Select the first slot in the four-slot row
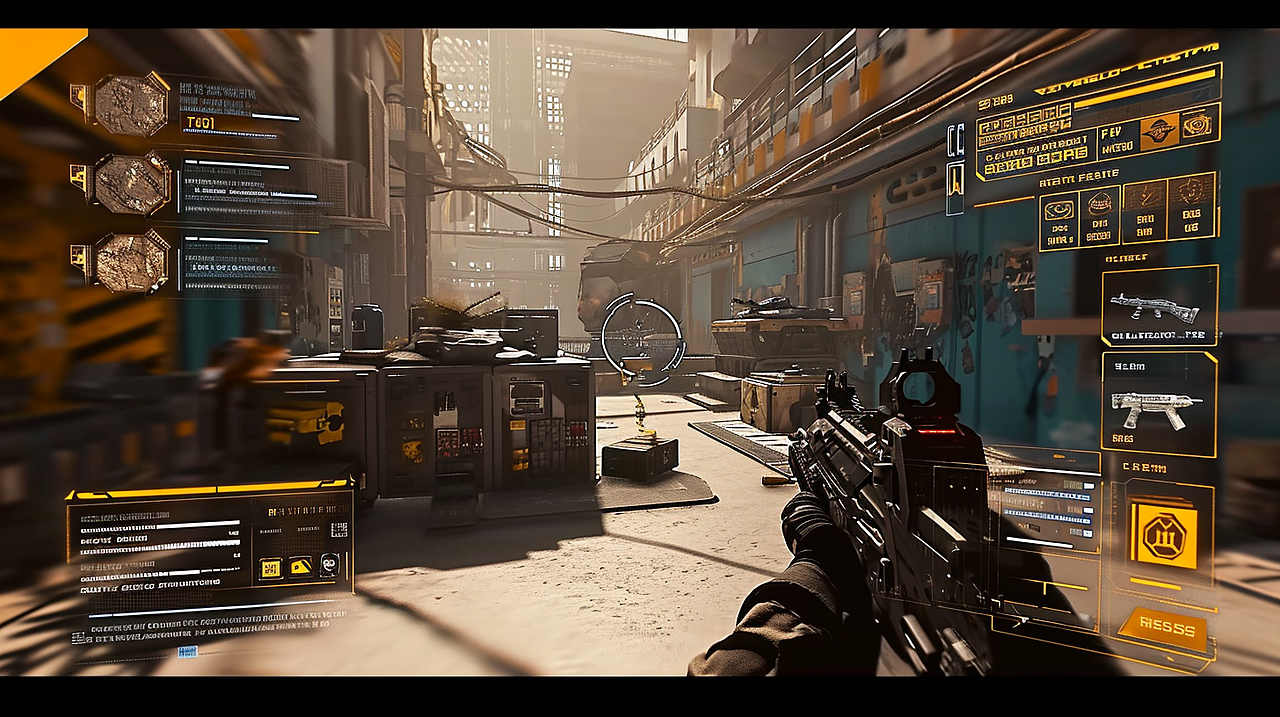The height and width of the screenshot is (717, 1280). click(1060, 219)
